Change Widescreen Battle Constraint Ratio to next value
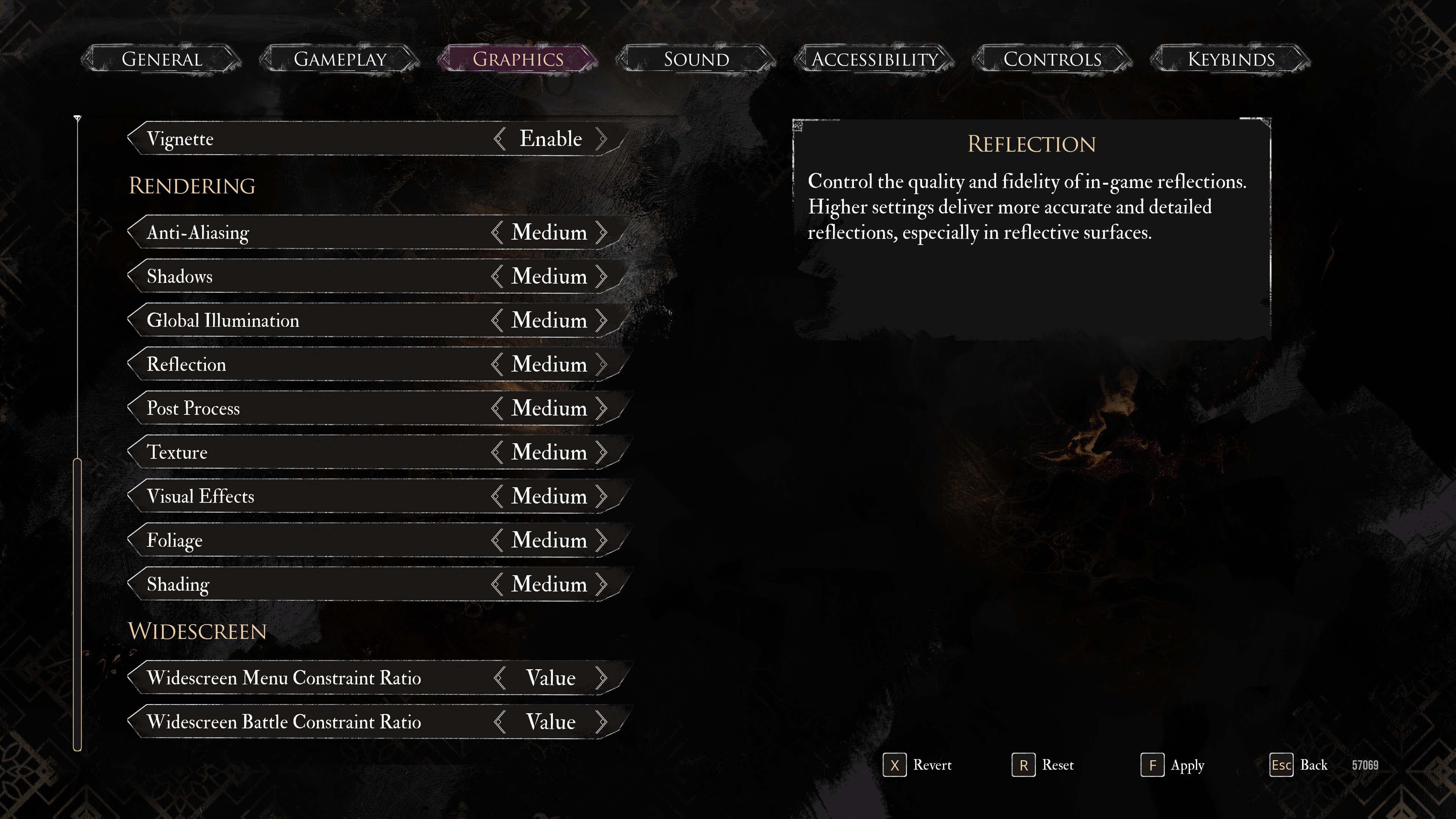This screenshot has height=819, width=1456. [x=601, y=722]
